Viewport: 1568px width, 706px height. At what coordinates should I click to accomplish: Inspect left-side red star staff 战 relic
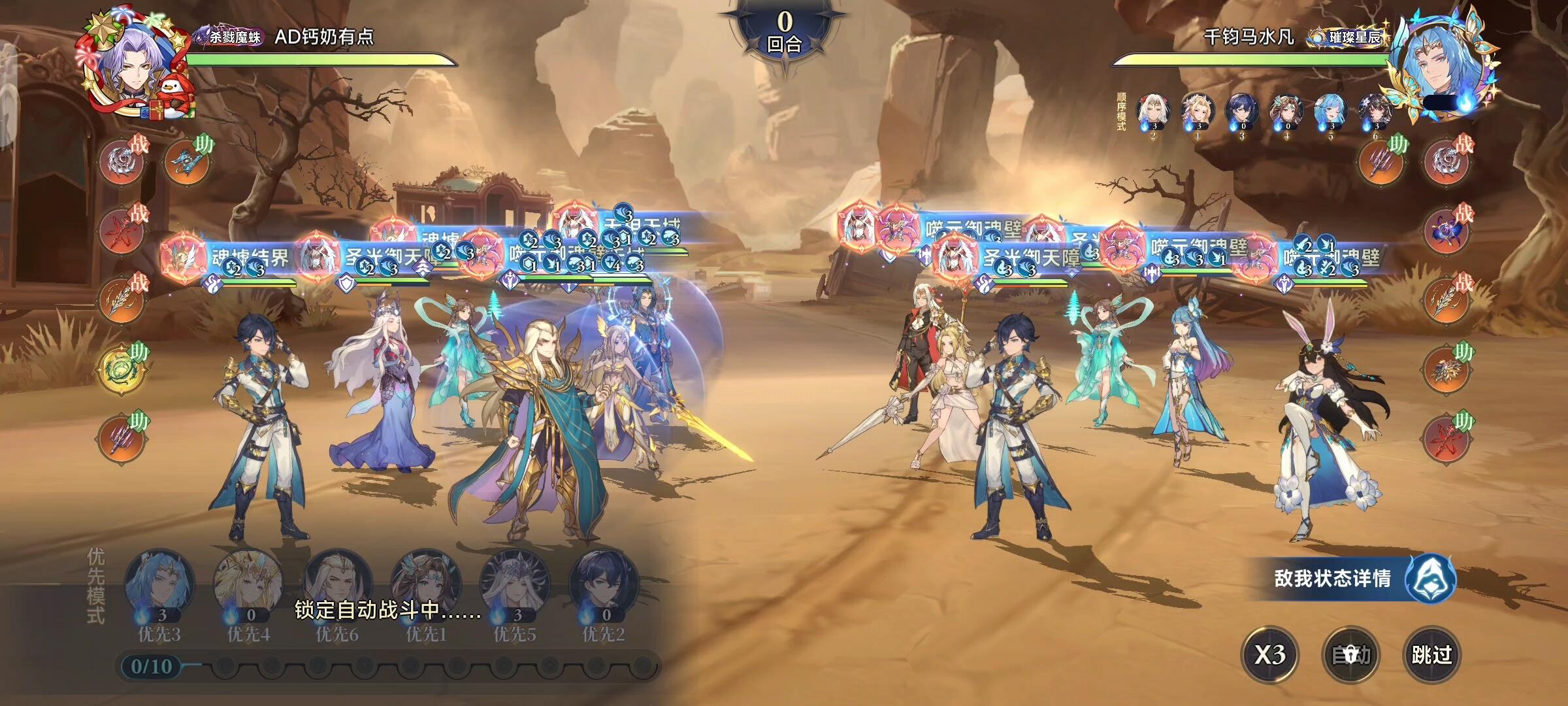pos(123,230)
